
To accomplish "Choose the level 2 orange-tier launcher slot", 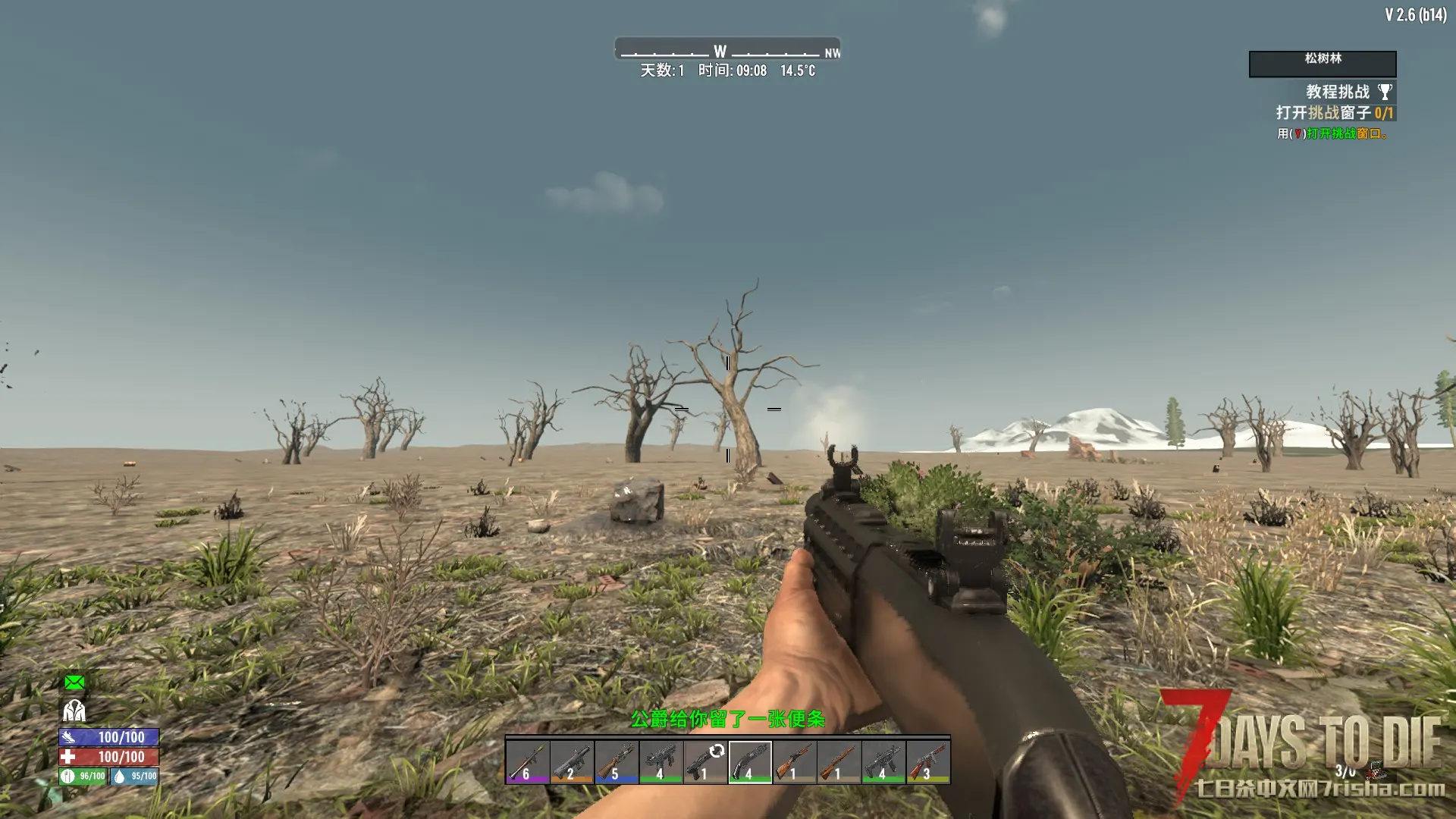I will (x=571, y=761).
